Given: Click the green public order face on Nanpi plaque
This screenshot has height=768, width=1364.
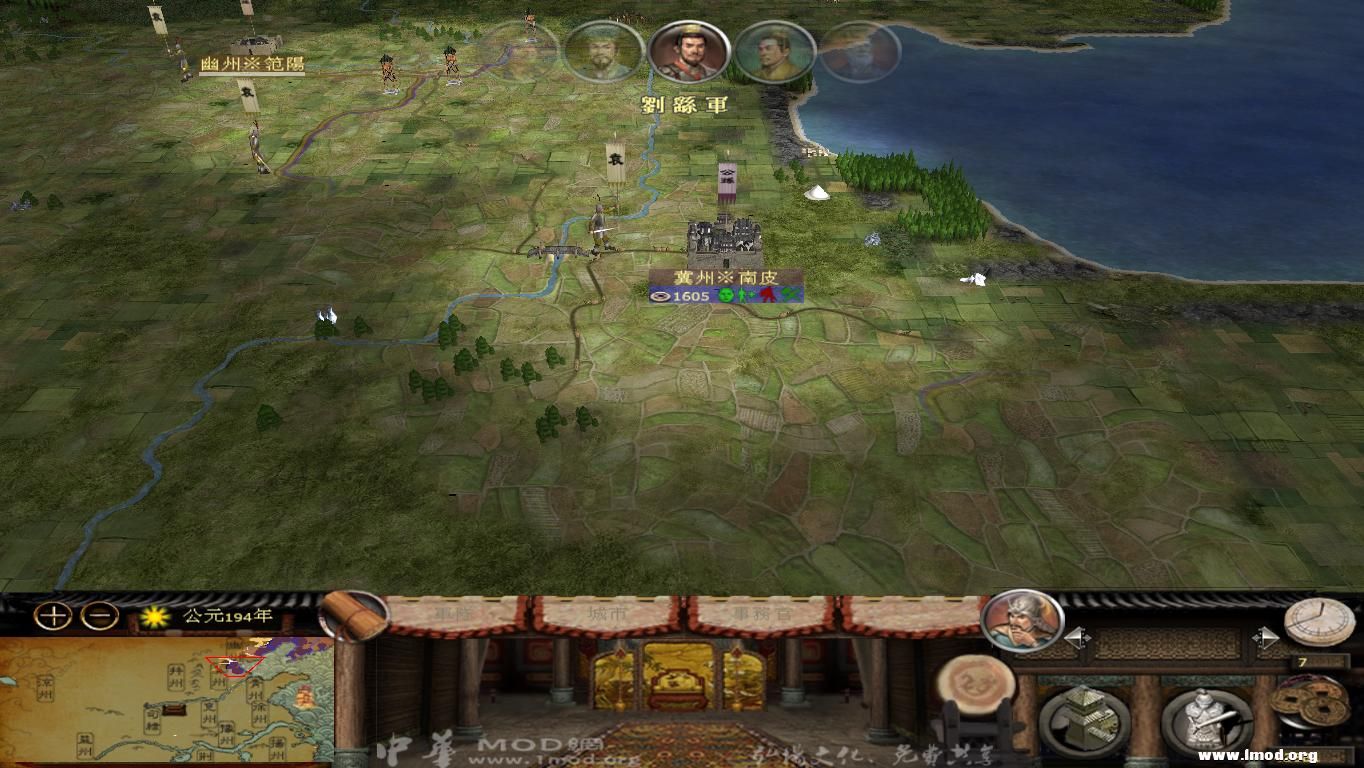Looking at the screenshot, I should 725,295.
